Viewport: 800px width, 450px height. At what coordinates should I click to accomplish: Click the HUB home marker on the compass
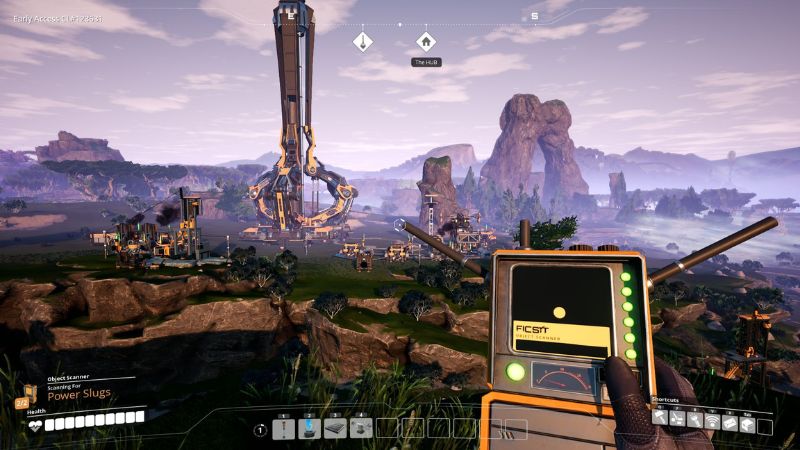[426, 41]
